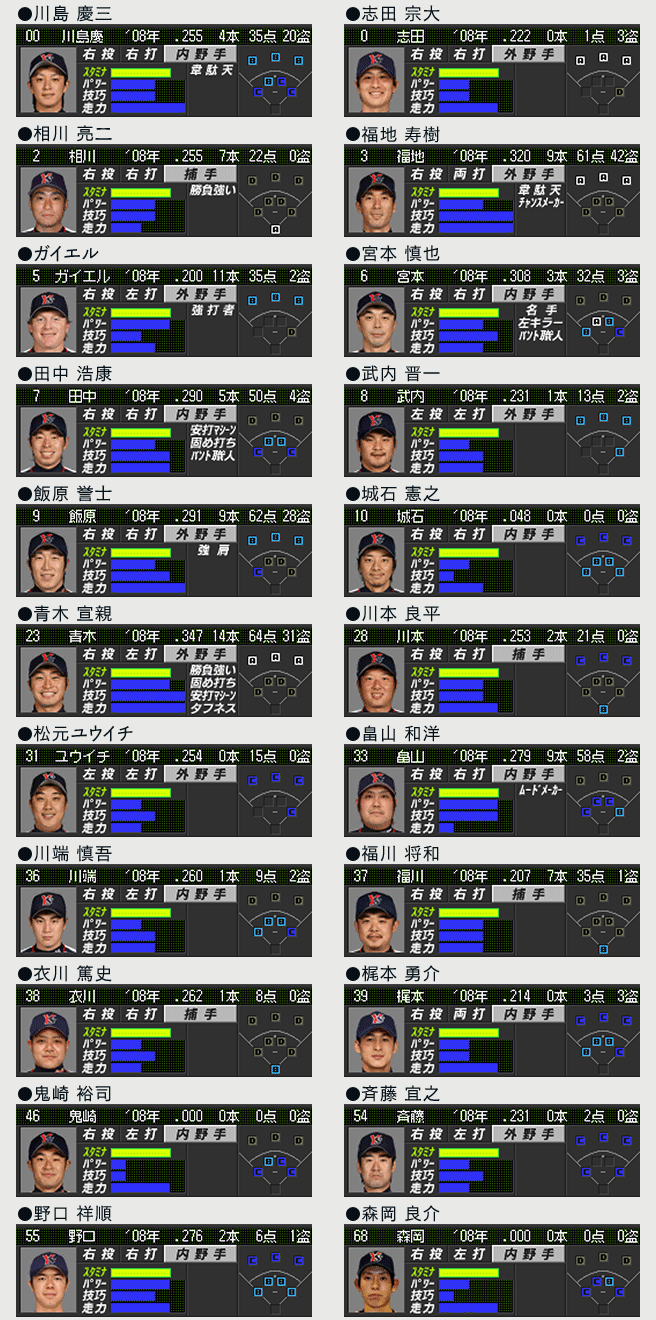Select the 畠山和洋 number 33 card
Viewport: 656px width, 1320px height.
[492, 792]
